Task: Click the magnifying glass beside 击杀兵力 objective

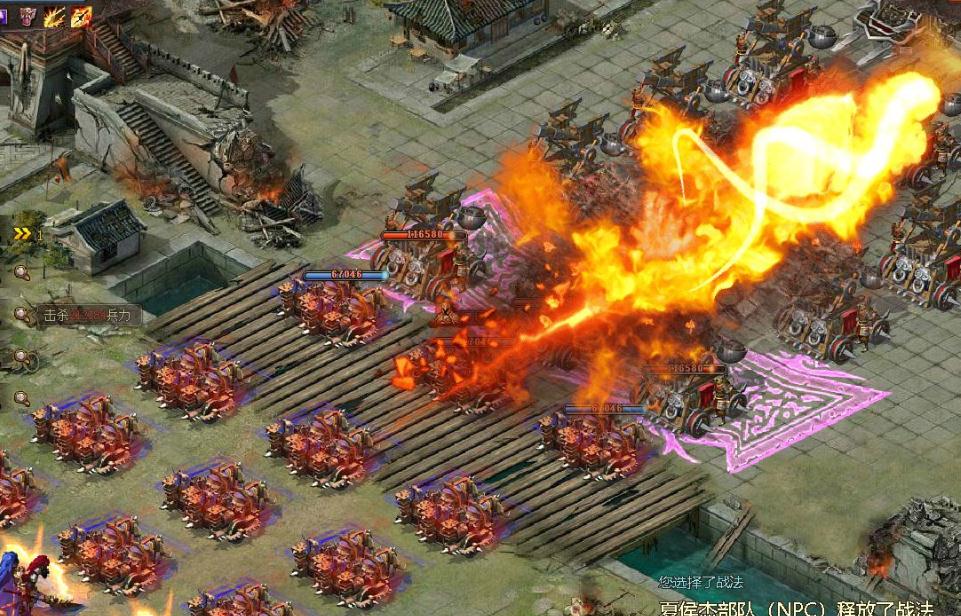Action: 21,315
